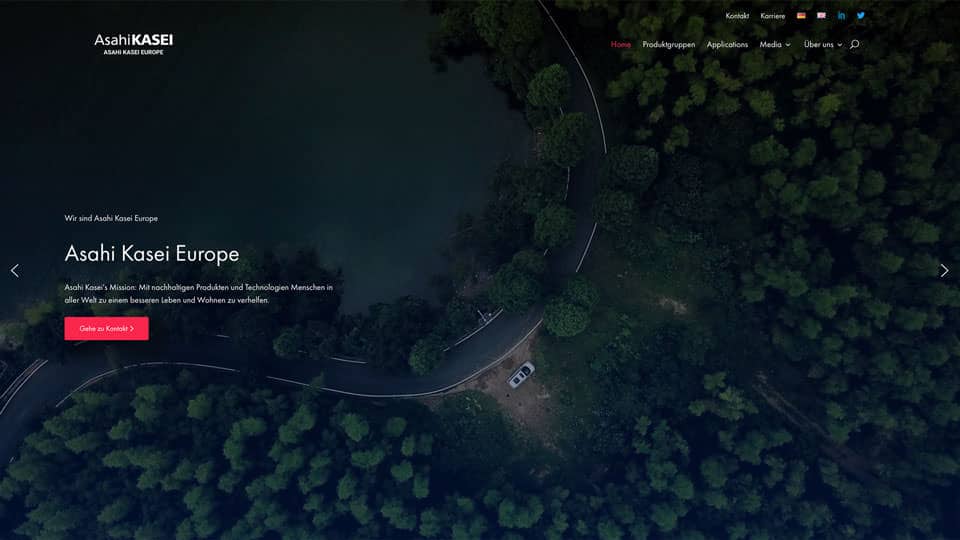Go to the Home menu item

(x=621, y=45)
